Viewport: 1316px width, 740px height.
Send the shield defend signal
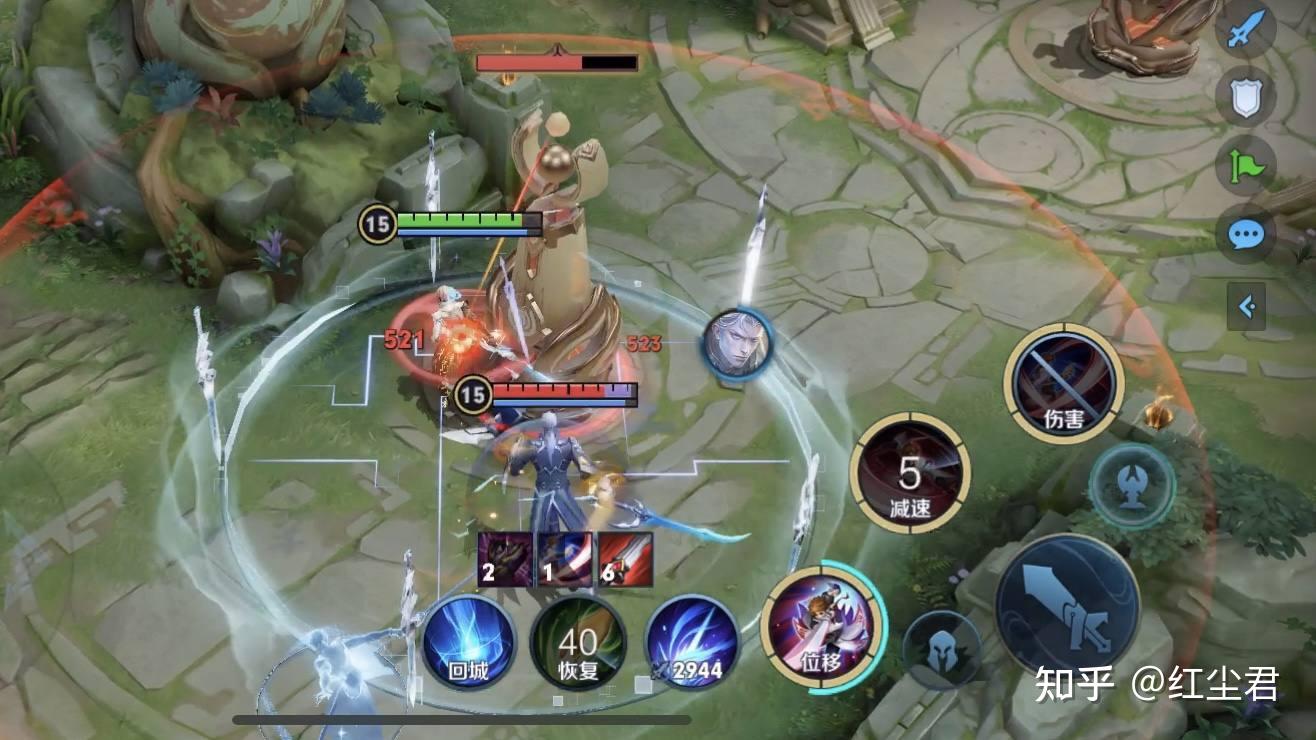click(x=1245, y=97)
